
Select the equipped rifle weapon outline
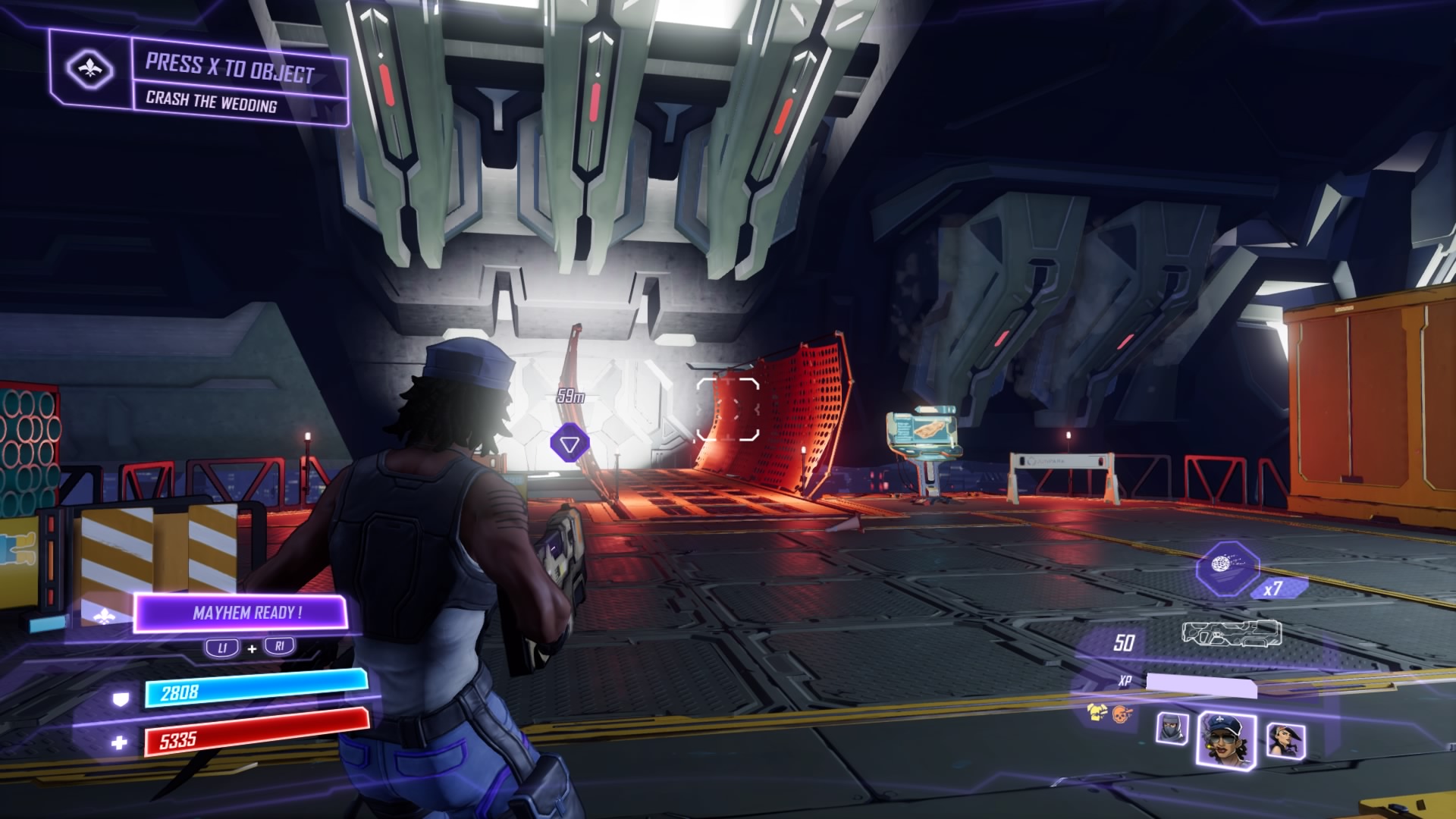pos(1232,632)
